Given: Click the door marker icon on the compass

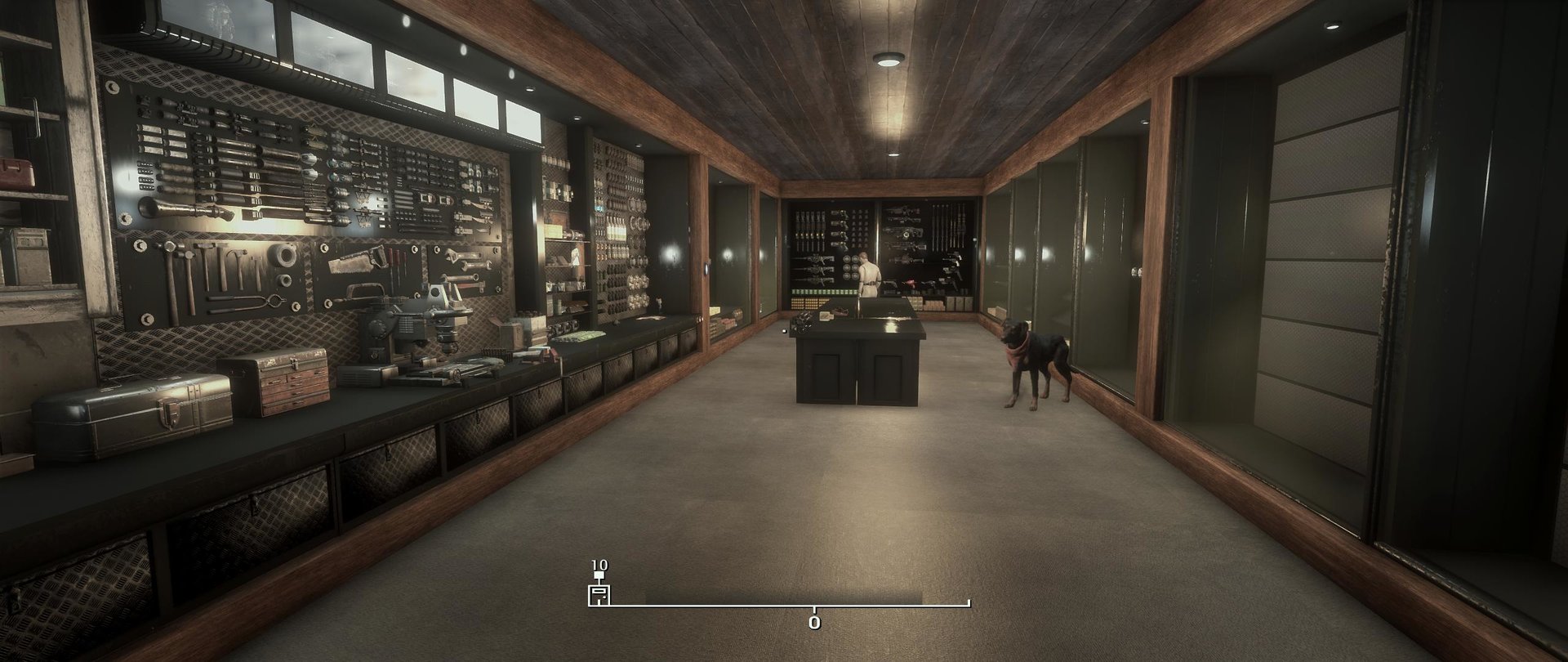Looking at the screenshot, I should (599, 595).
